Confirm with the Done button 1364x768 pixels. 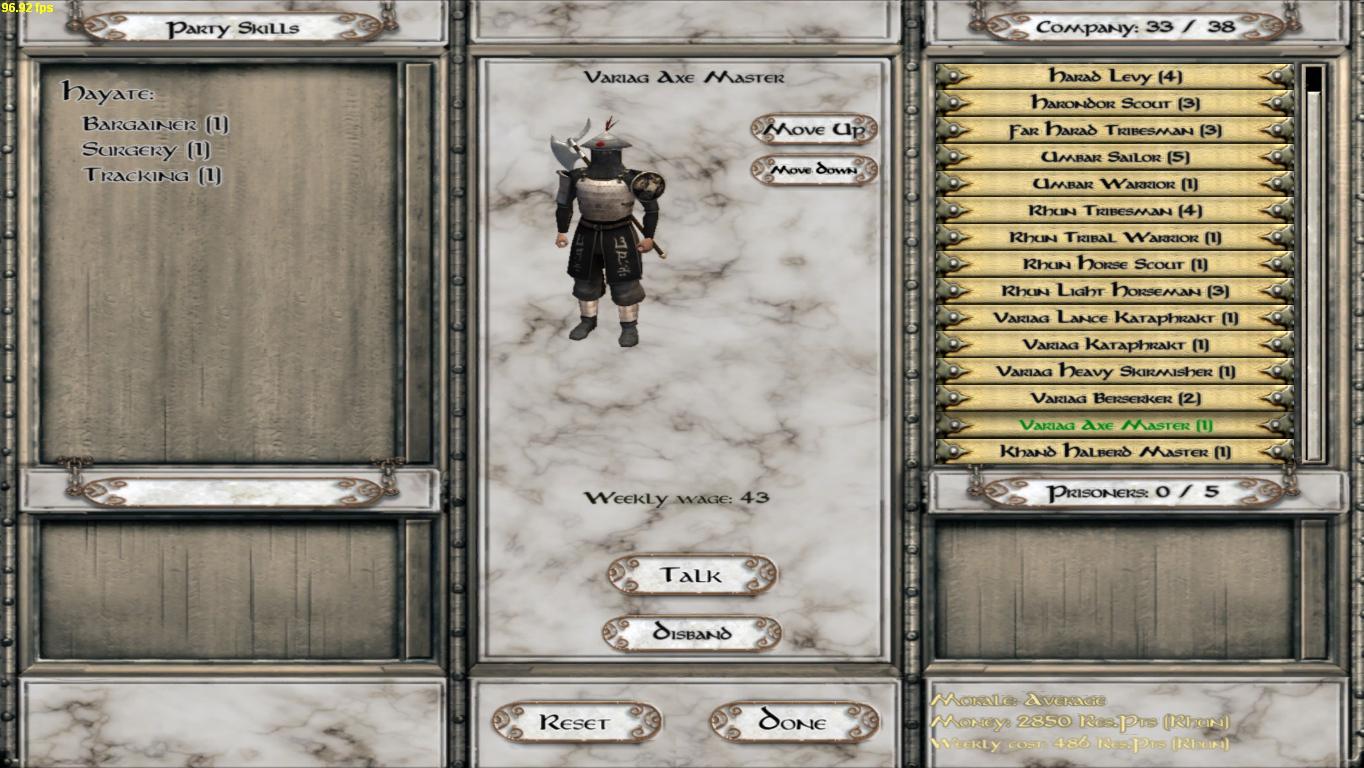(794, 722)
